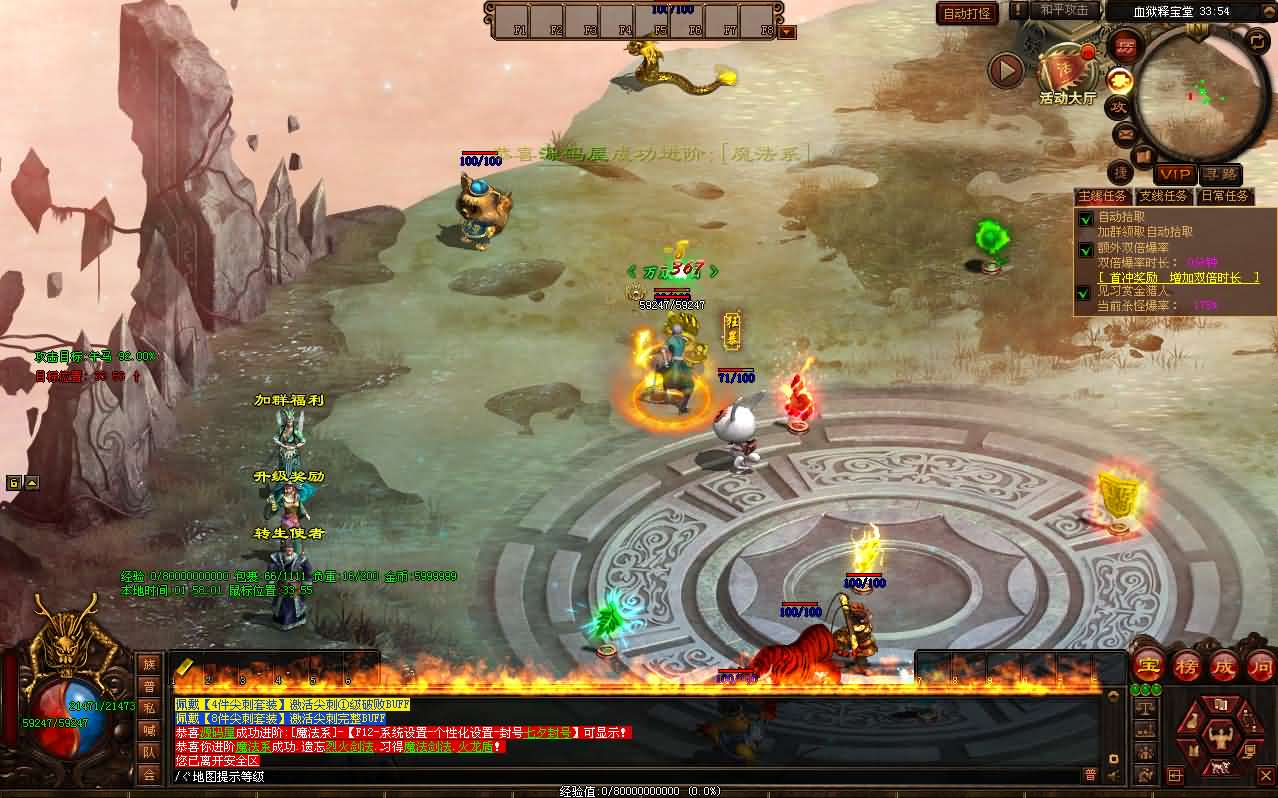Open the 宝 treasure round button
The height and width of the screenshot is (798, 1278).
[x=1148, y=665]
